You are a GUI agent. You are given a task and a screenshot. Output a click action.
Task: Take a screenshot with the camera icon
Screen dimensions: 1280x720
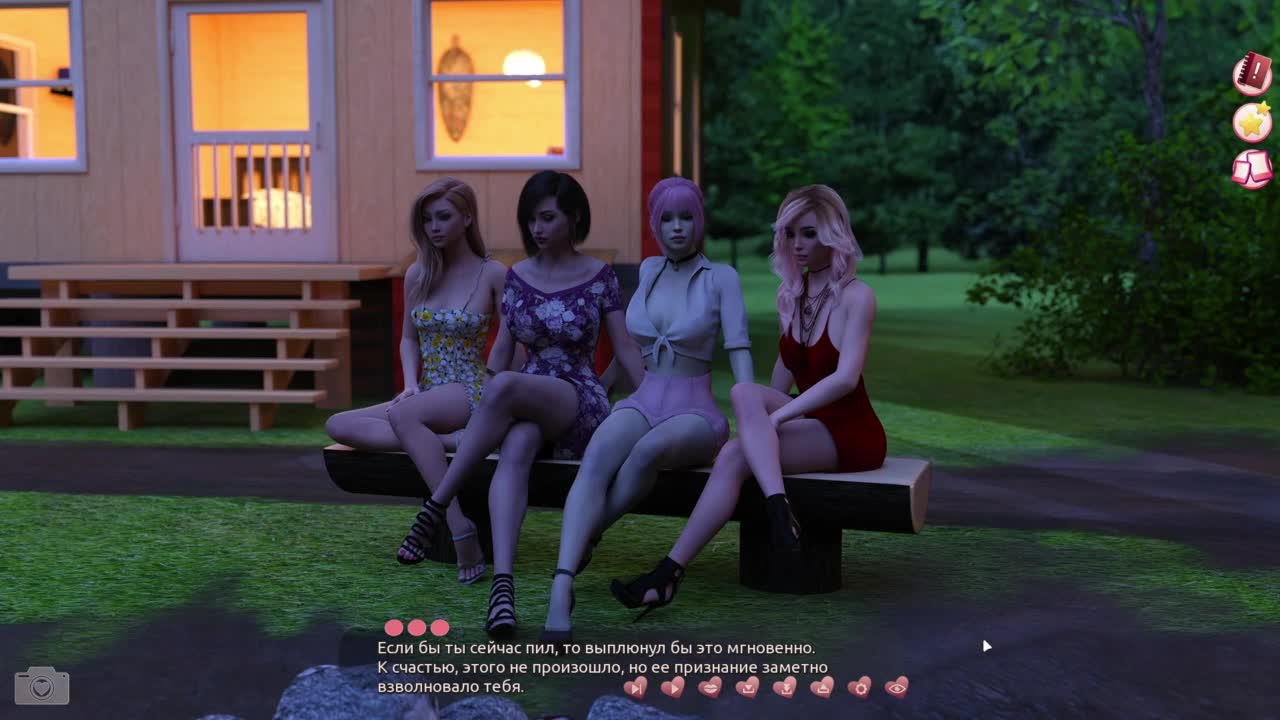coord(42,686)
